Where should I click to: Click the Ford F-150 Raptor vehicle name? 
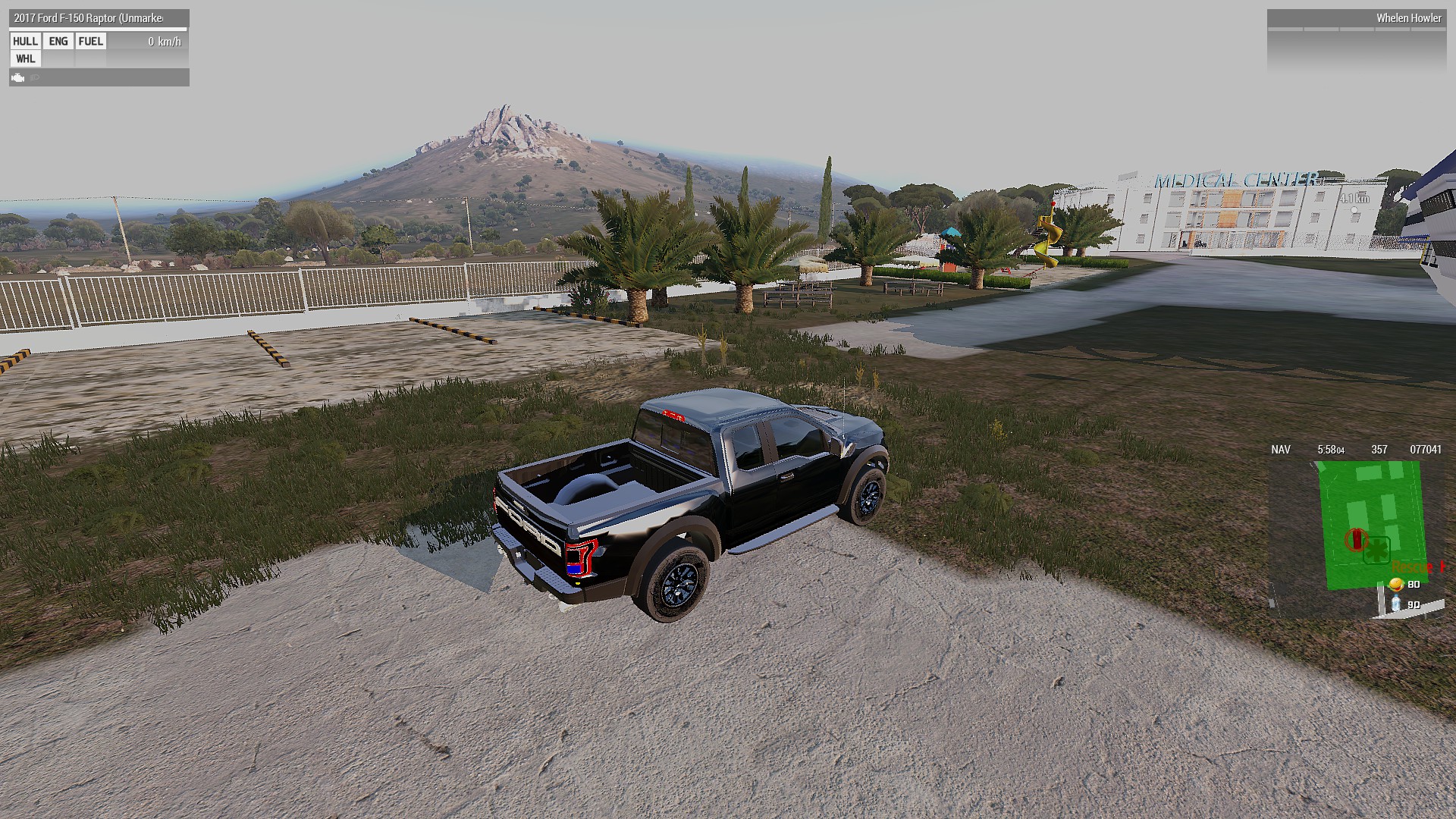(x=88, y=18)
